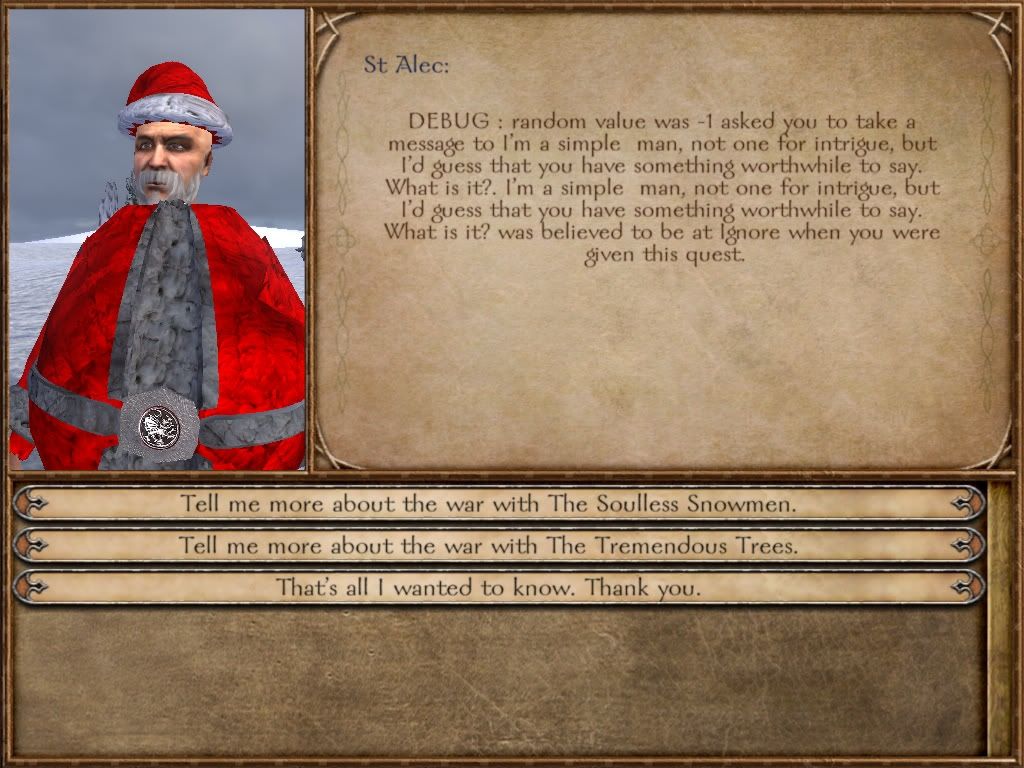Ask about the war with The Tremendous Trees
Viewport: 1024px width, 768px height.
click(x=489, y=546)
